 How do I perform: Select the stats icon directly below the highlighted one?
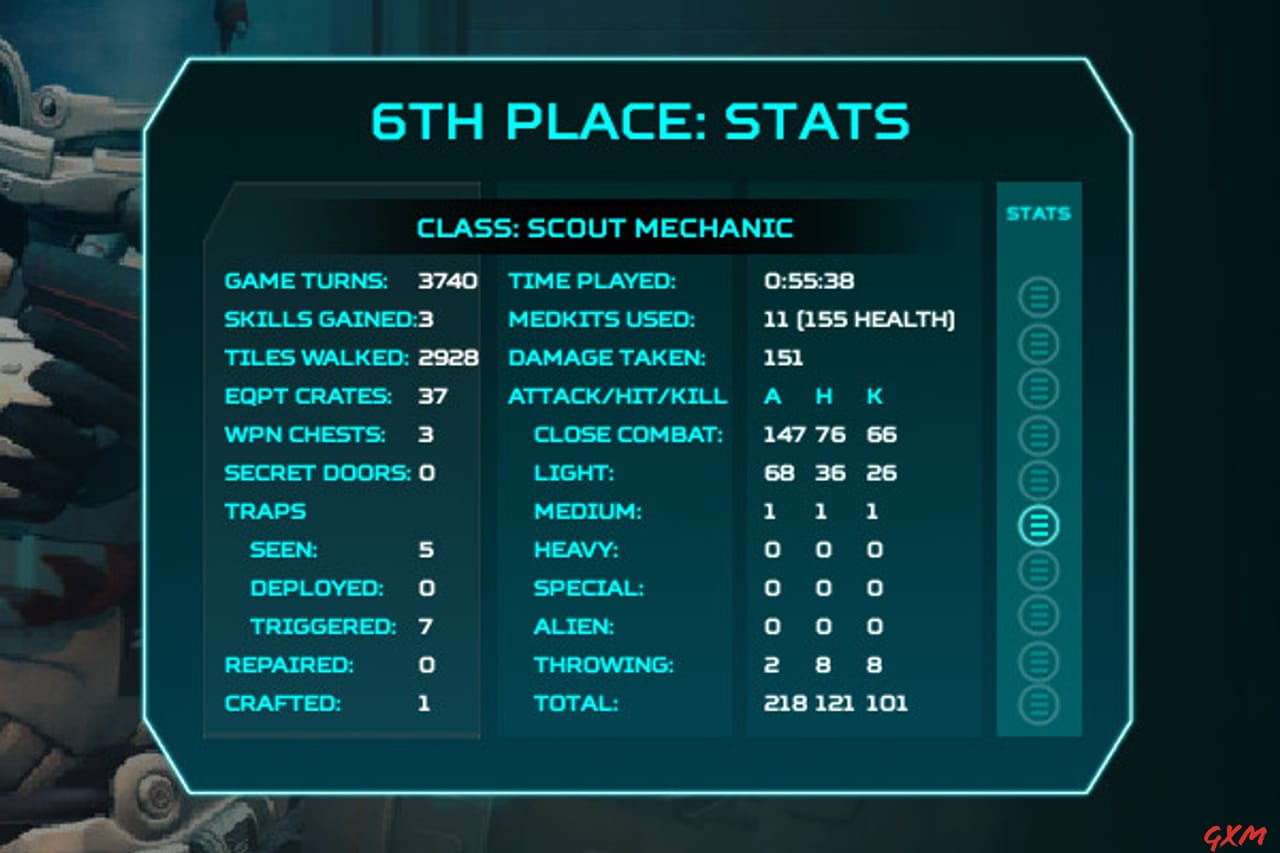pos(1038,567)
